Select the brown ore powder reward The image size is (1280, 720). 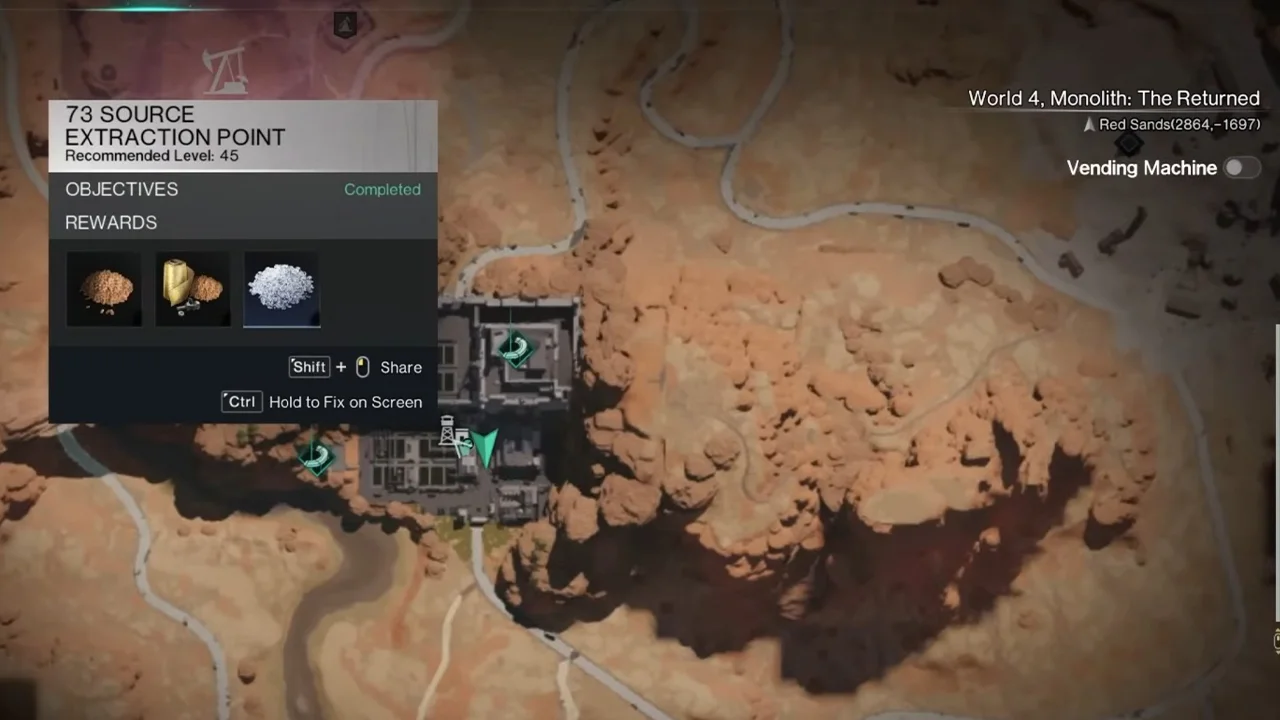(104, 289)
